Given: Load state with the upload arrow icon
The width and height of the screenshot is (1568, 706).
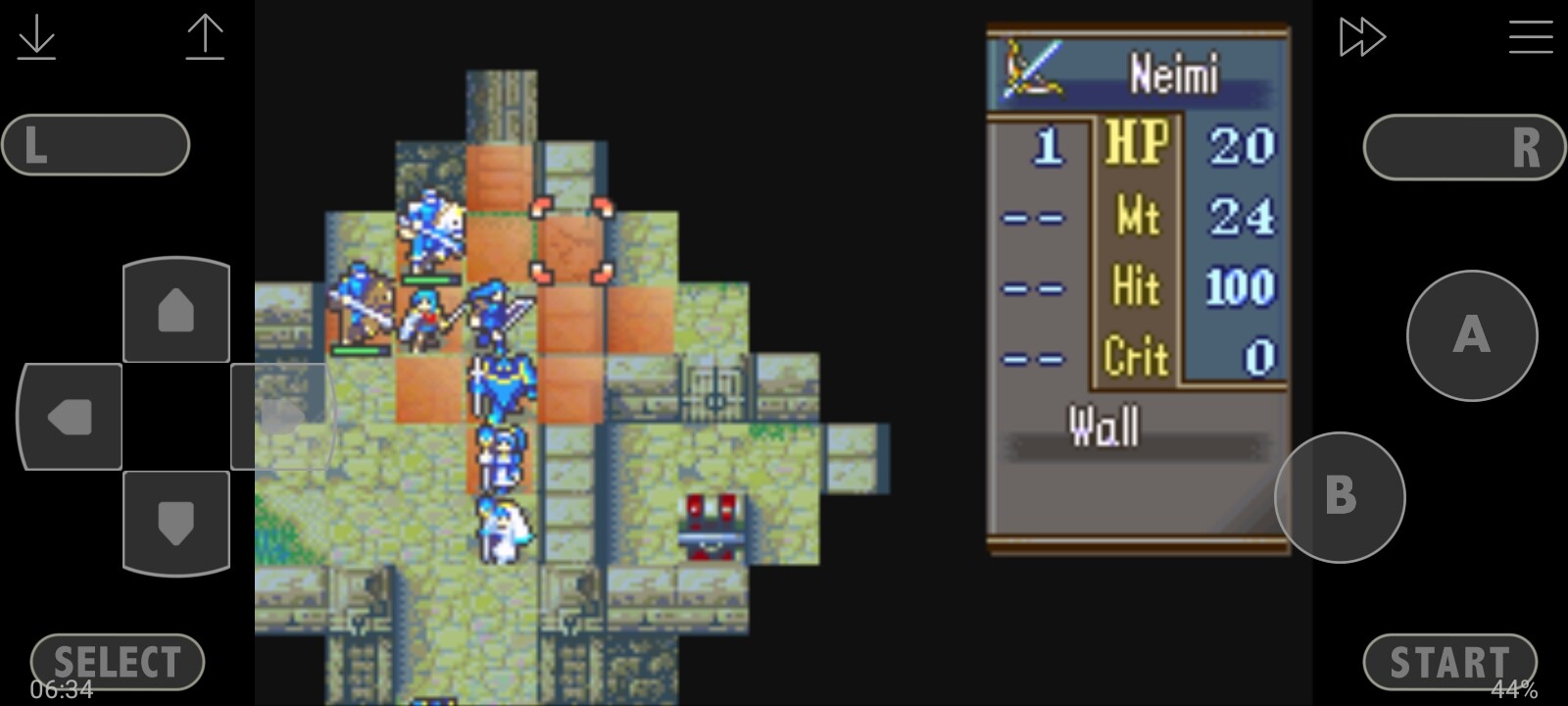Looking at the screenshot, I should 205,37.
